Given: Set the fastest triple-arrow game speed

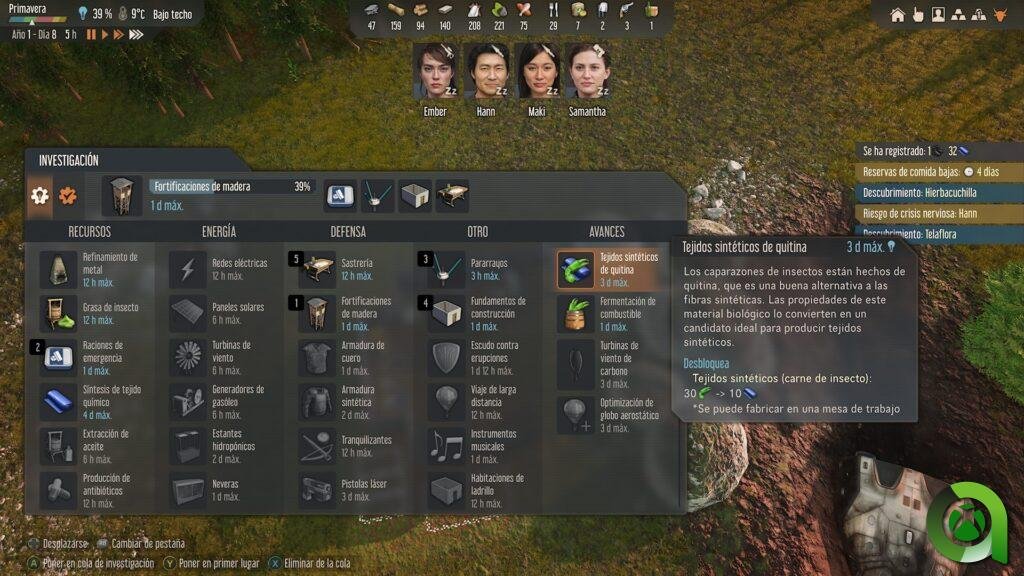Looking at the screenshot, I should tap(136, 34).
